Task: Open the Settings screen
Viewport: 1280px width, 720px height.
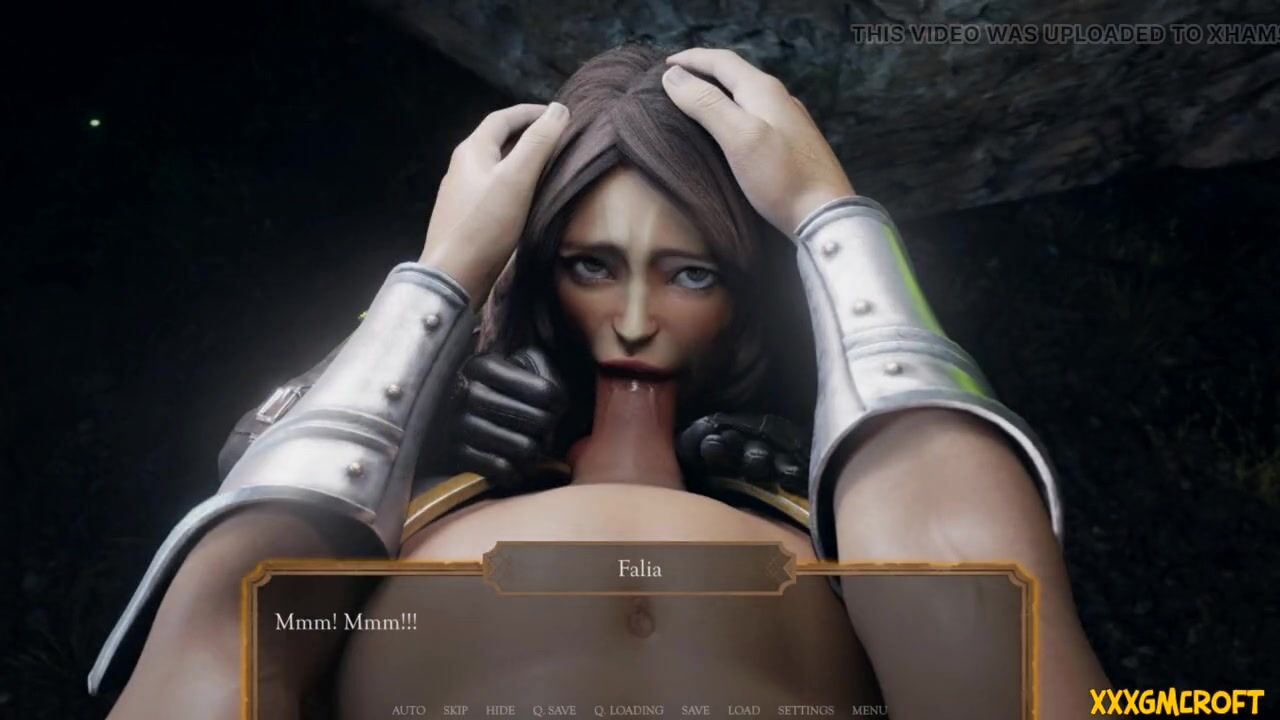Action: click(805, 710)
